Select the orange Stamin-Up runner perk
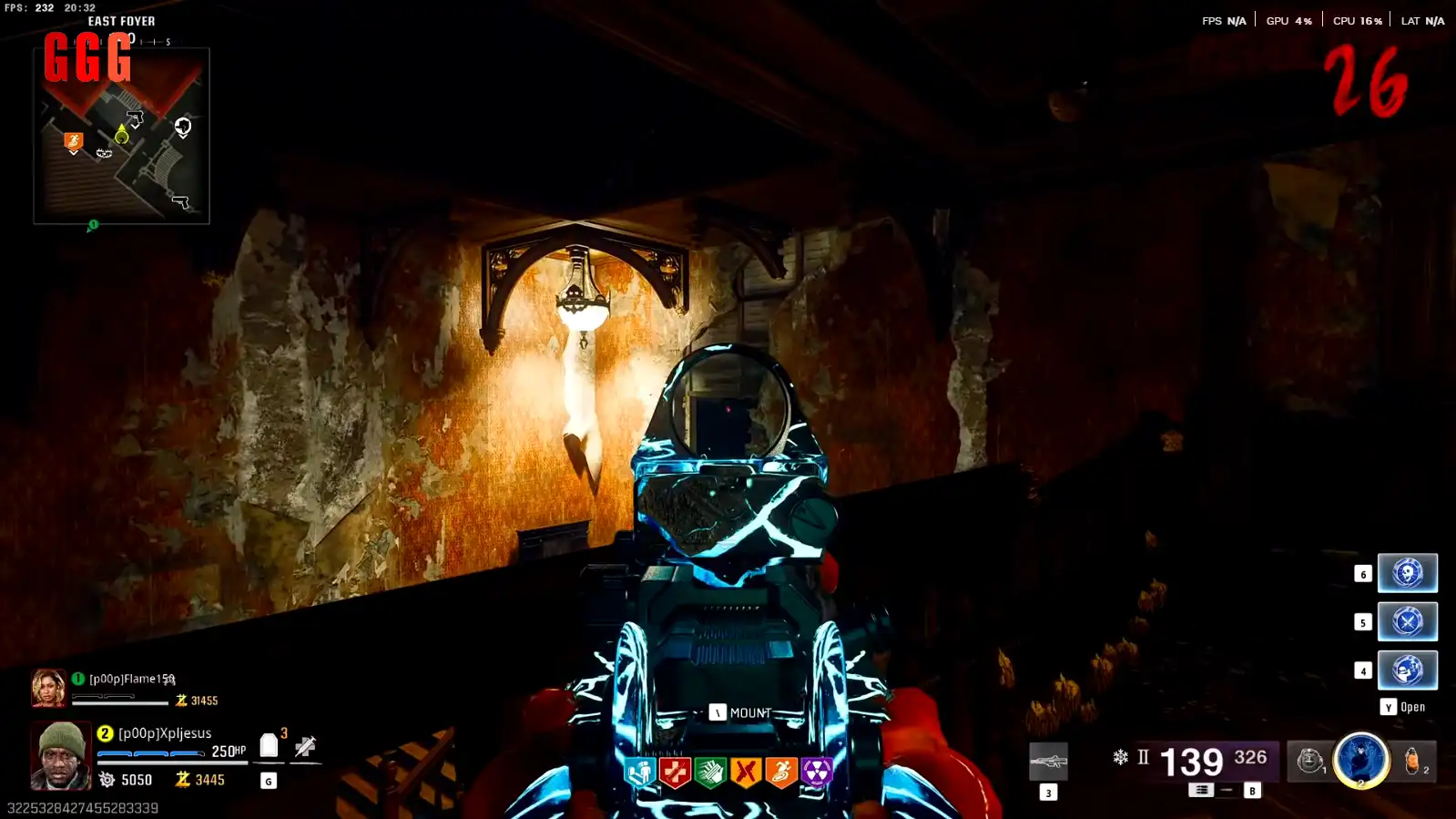Screen dimensions: 1456x819 [x=780, y=773]
